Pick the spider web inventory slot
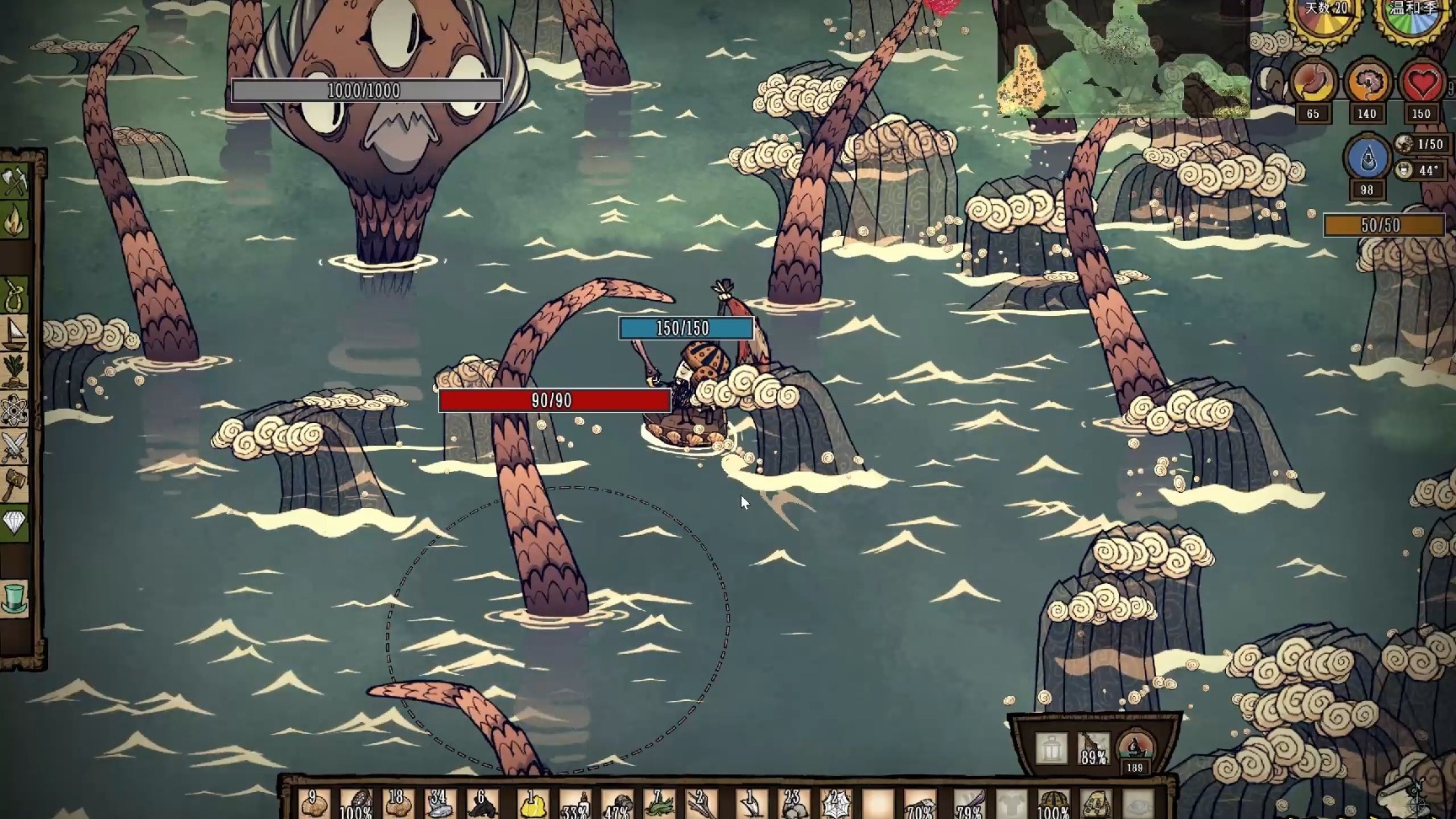Screen dimensions: 1456x819 836,805
